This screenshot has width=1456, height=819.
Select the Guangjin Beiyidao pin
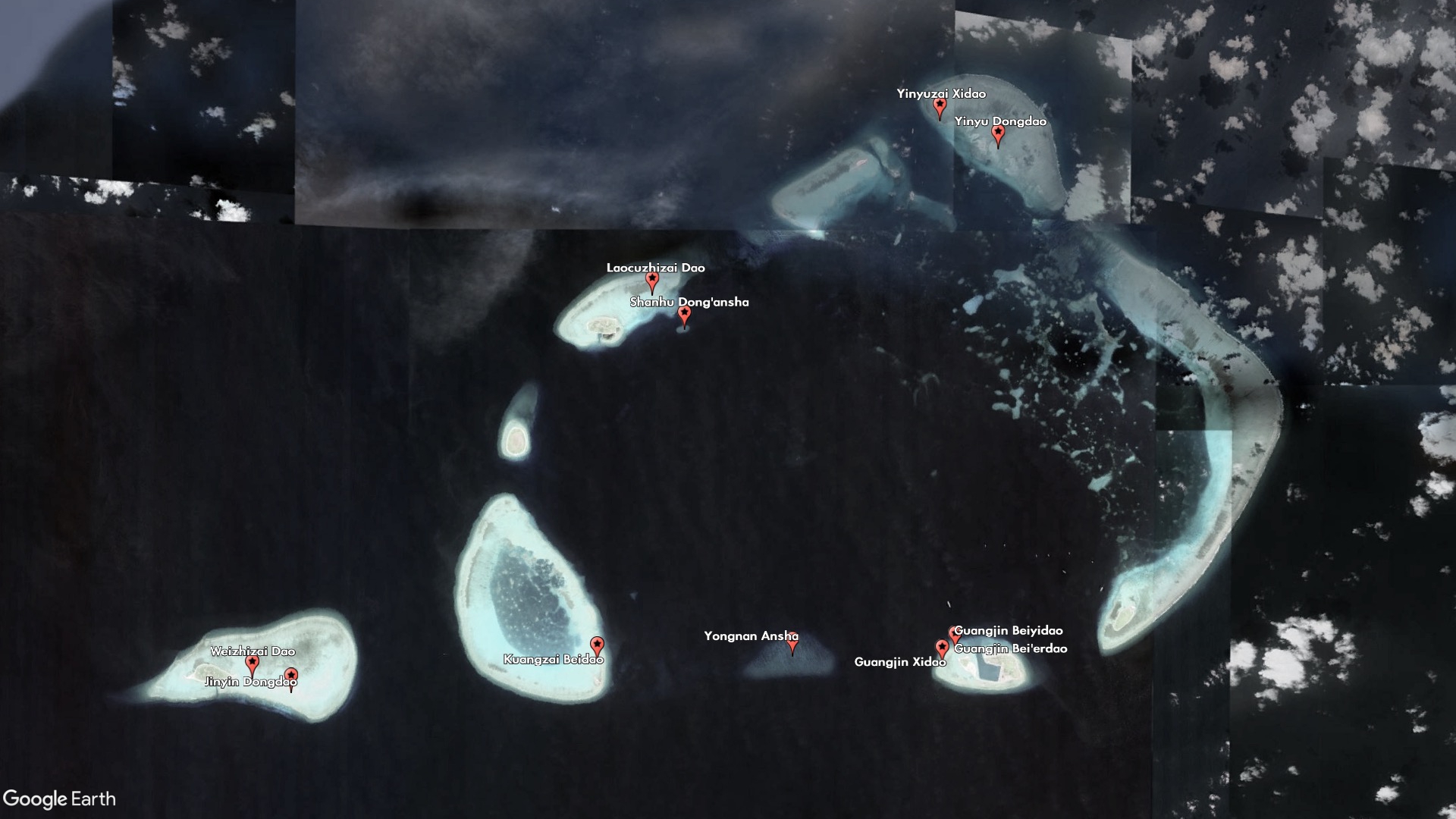coord(954,632)
